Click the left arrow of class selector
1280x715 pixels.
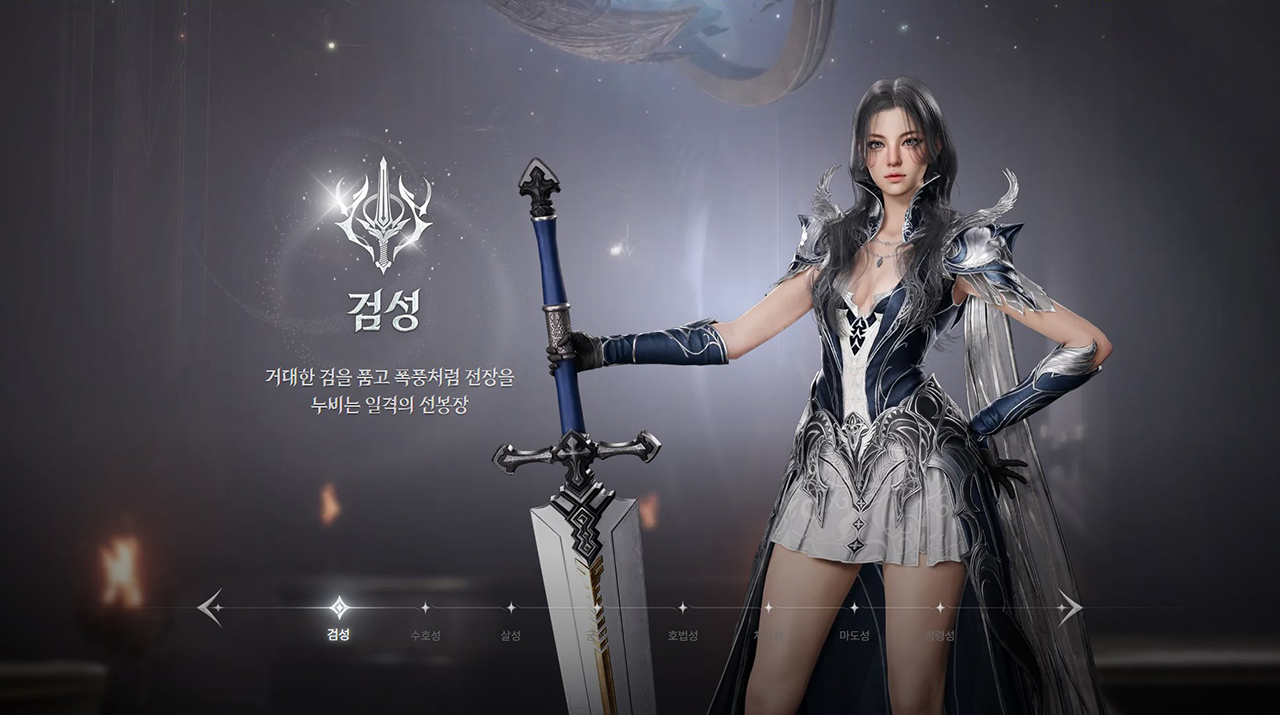point(210,607)
